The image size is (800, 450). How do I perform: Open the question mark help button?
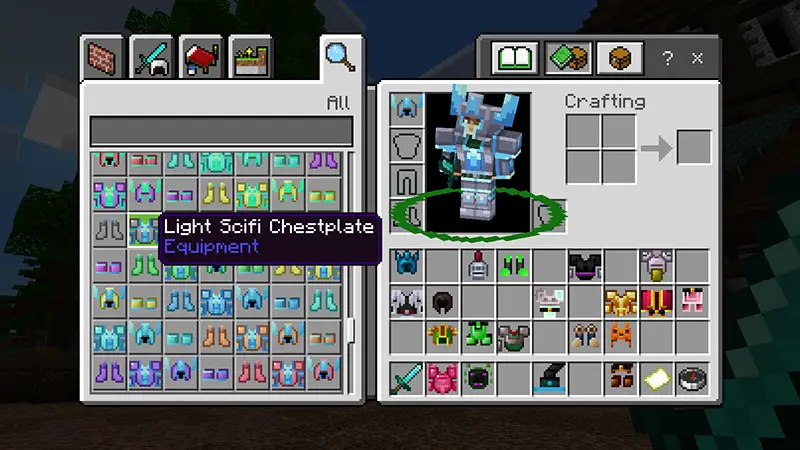[667, 58]
